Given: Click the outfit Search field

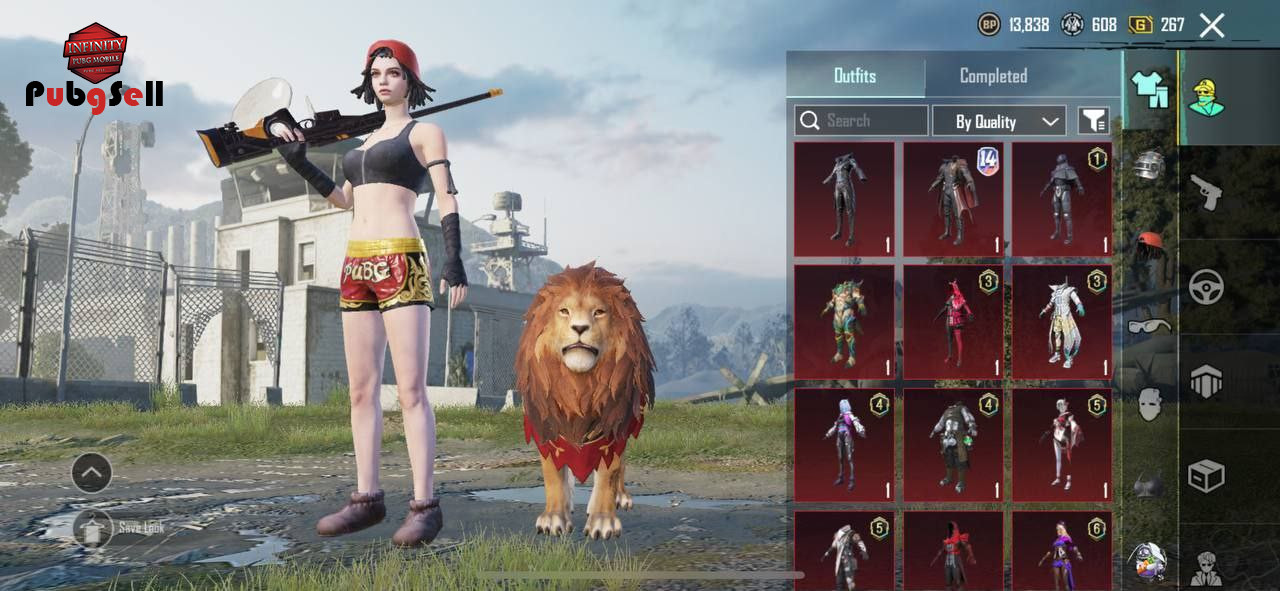Looking at the screenshot, I should pyautogui.click(x=861, y=121).
